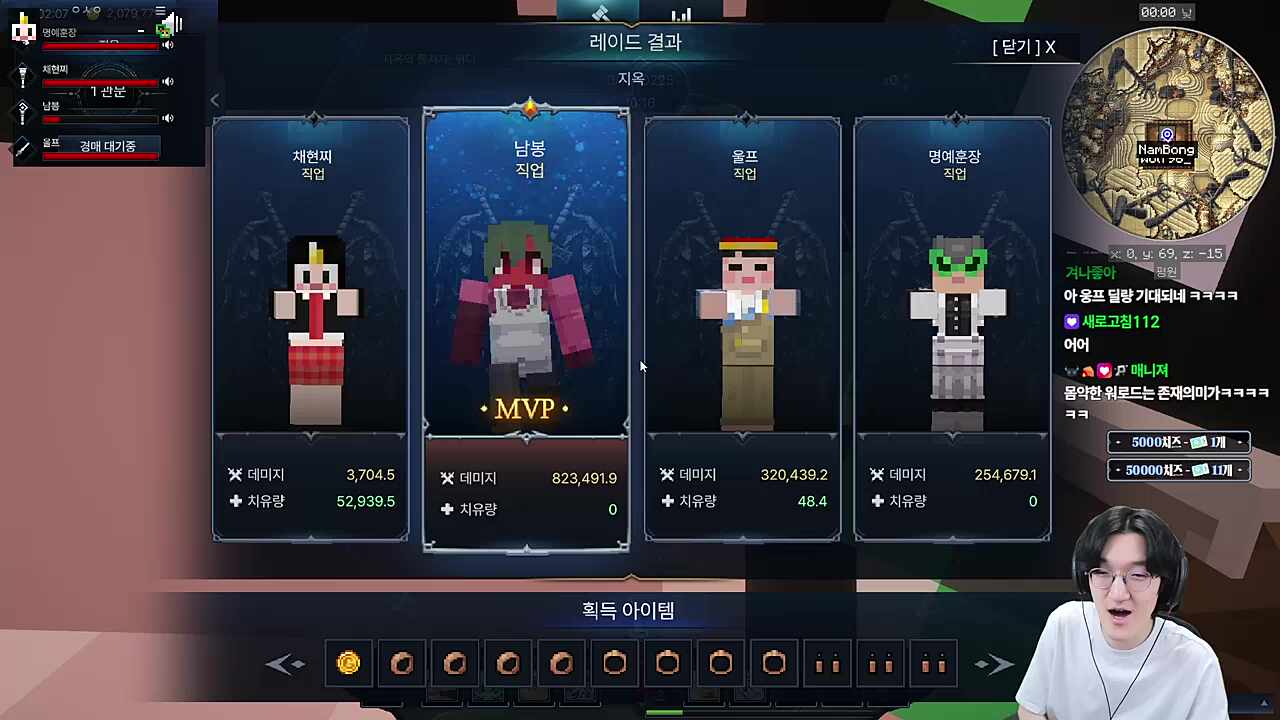Toggle 명예훈장's speaker icon off
Image resolution: width=1280 pixels, height=720 pixels.
[167, 45]
